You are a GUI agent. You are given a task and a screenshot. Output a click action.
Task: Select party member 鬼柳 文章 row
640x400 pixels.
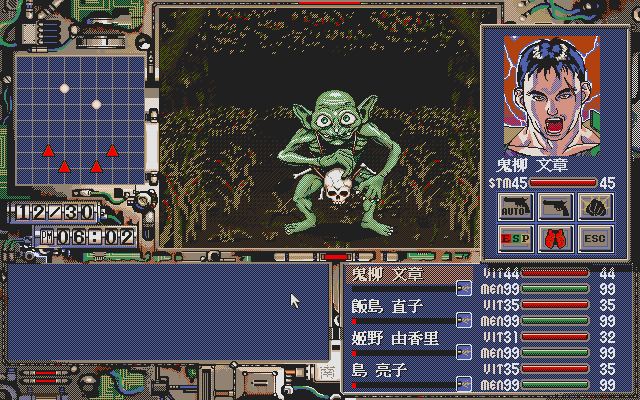pos(400,274)
